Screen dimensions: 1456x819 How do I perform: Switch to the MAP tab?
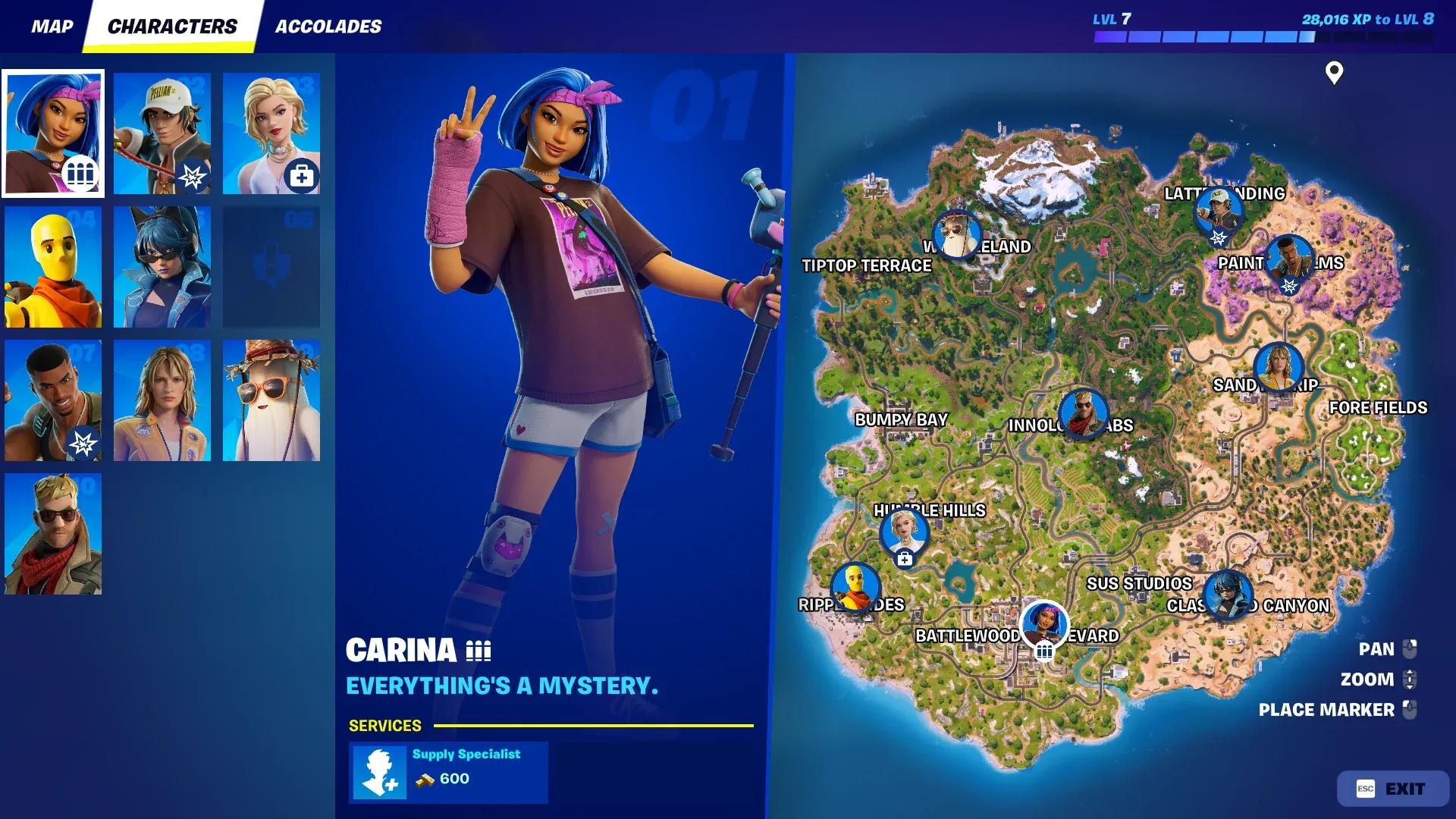52,26
